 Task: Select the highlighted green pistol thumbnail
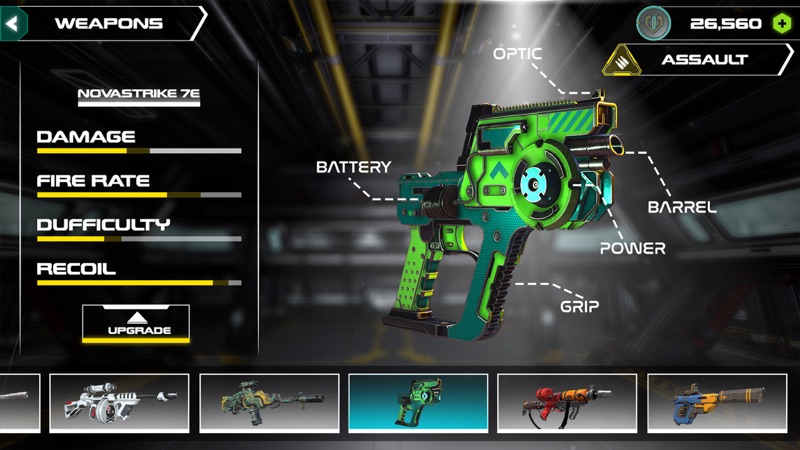point(418,403)
